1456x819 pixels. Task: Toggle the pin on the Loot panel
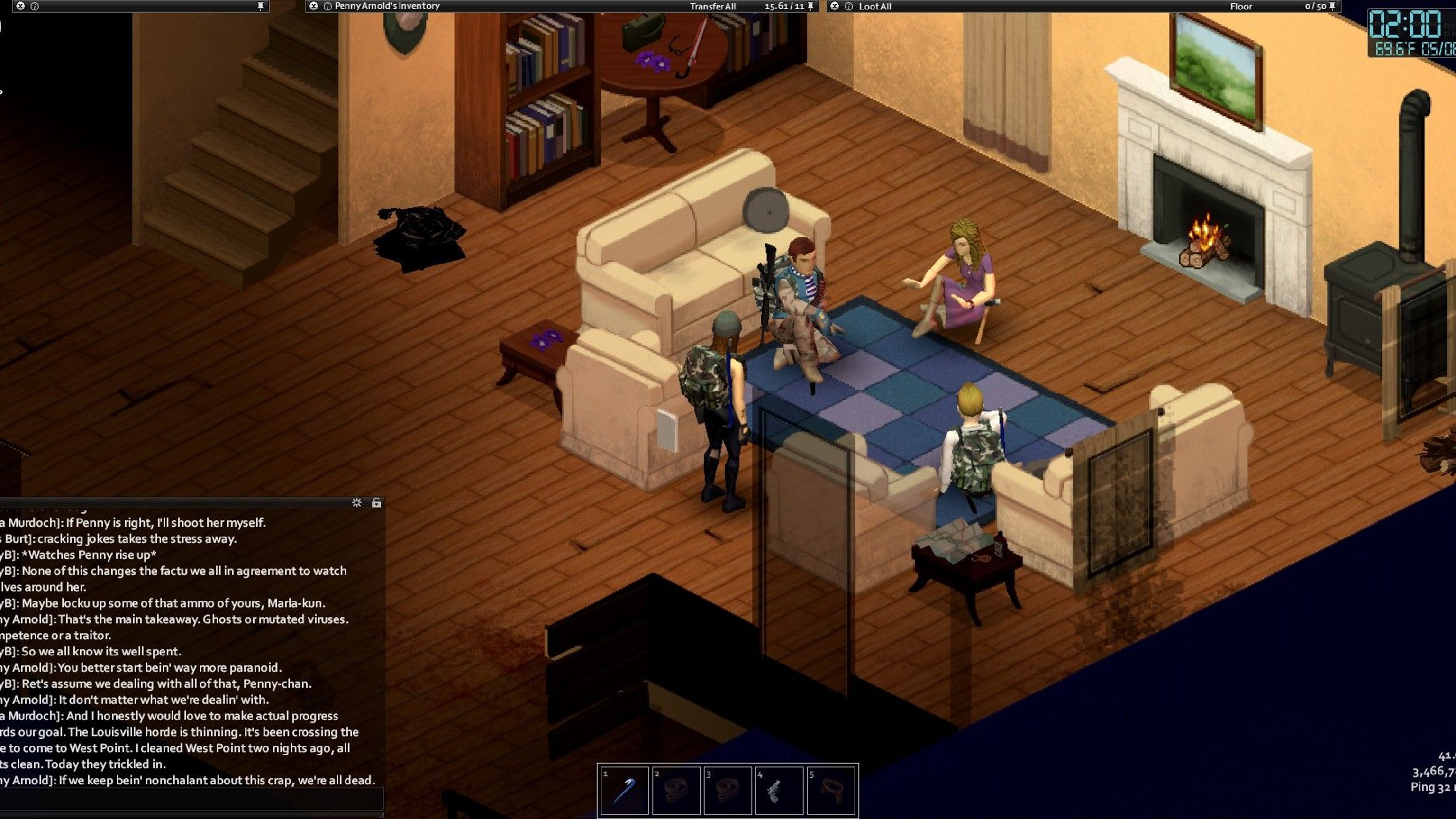click(x=1332, y=6)
